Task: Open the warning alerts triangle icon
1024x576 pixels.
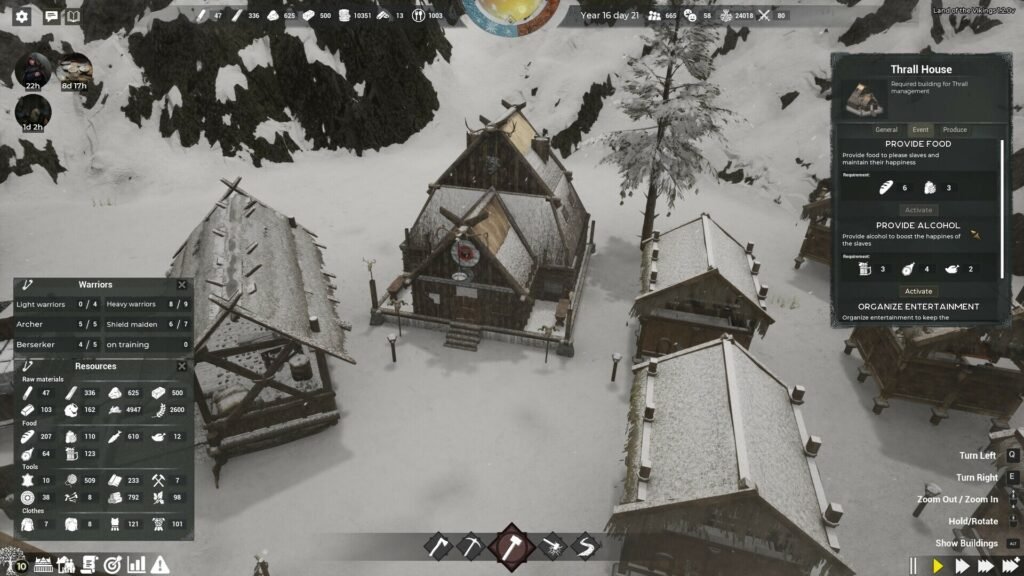Action: click(160, 565)
